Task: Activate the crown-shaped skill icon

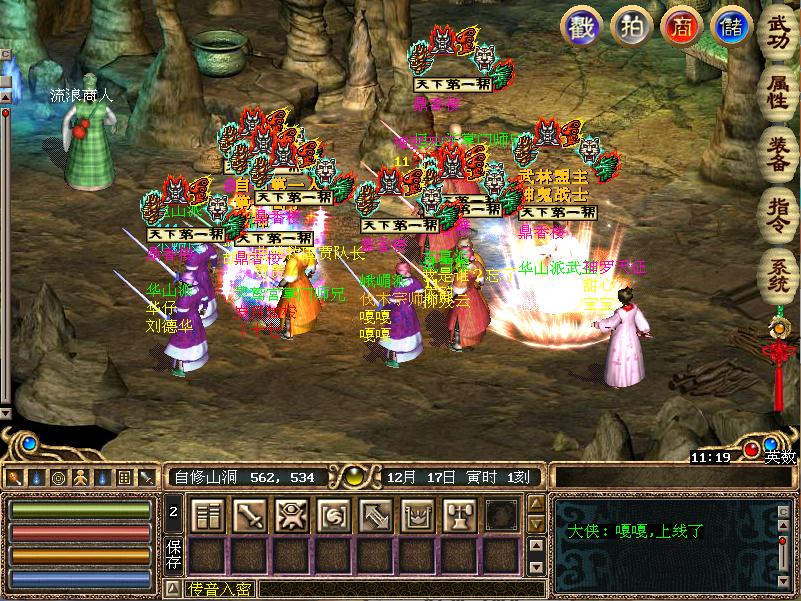Action: [x=416, y=515]
